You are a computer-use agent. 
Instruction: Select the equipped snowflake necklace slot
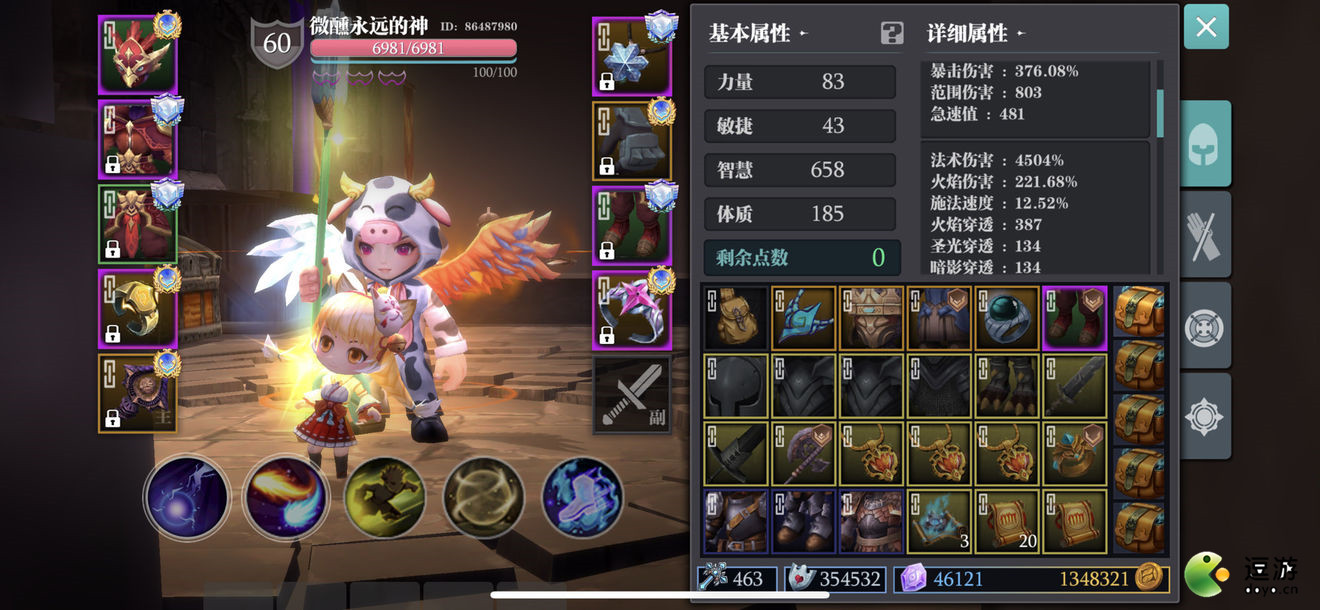[x=632, y=55]
